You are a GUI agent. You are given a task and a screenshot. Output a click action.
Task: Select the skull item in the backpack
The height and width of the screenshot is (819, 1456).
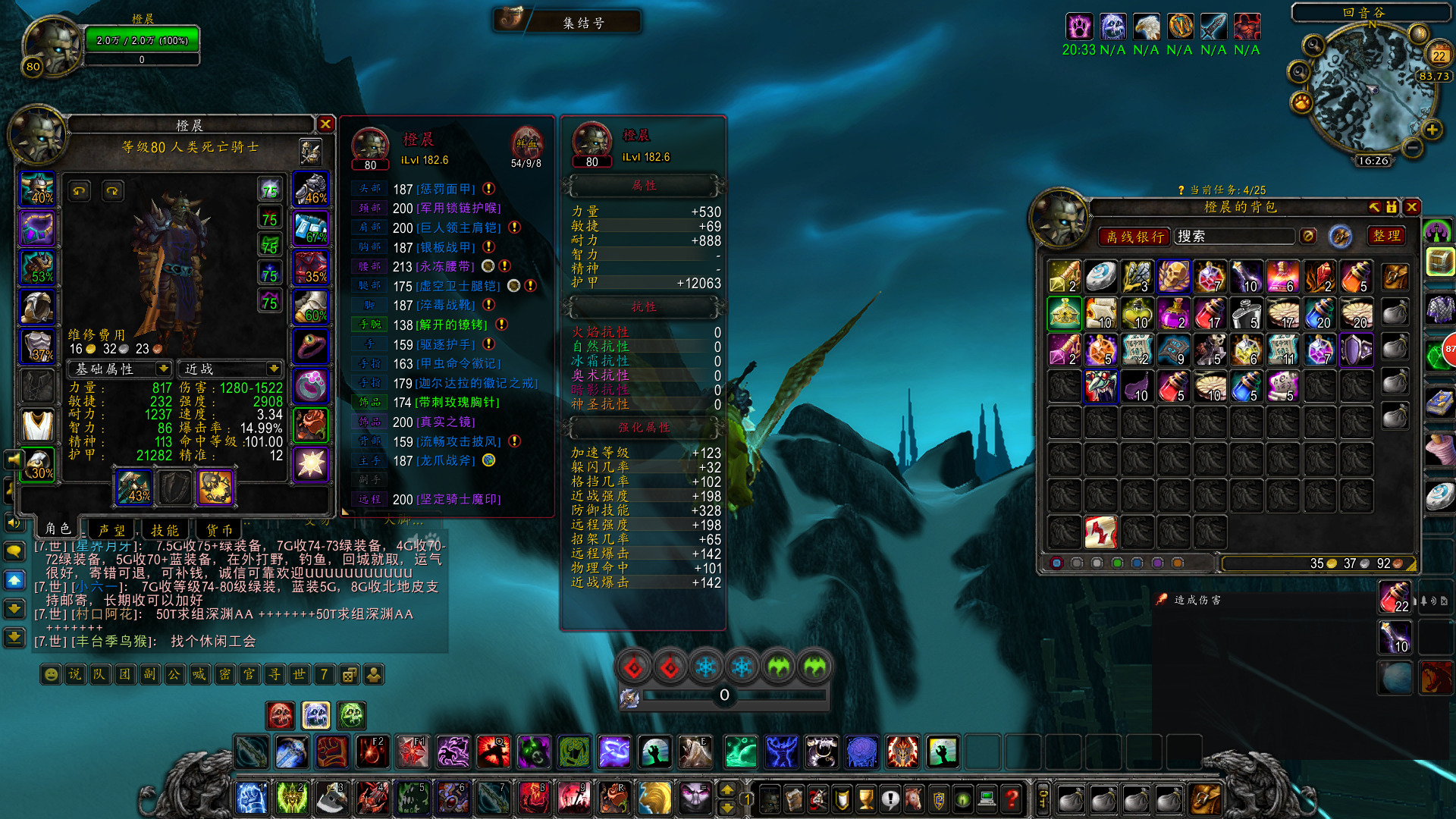coord(1173,277)
